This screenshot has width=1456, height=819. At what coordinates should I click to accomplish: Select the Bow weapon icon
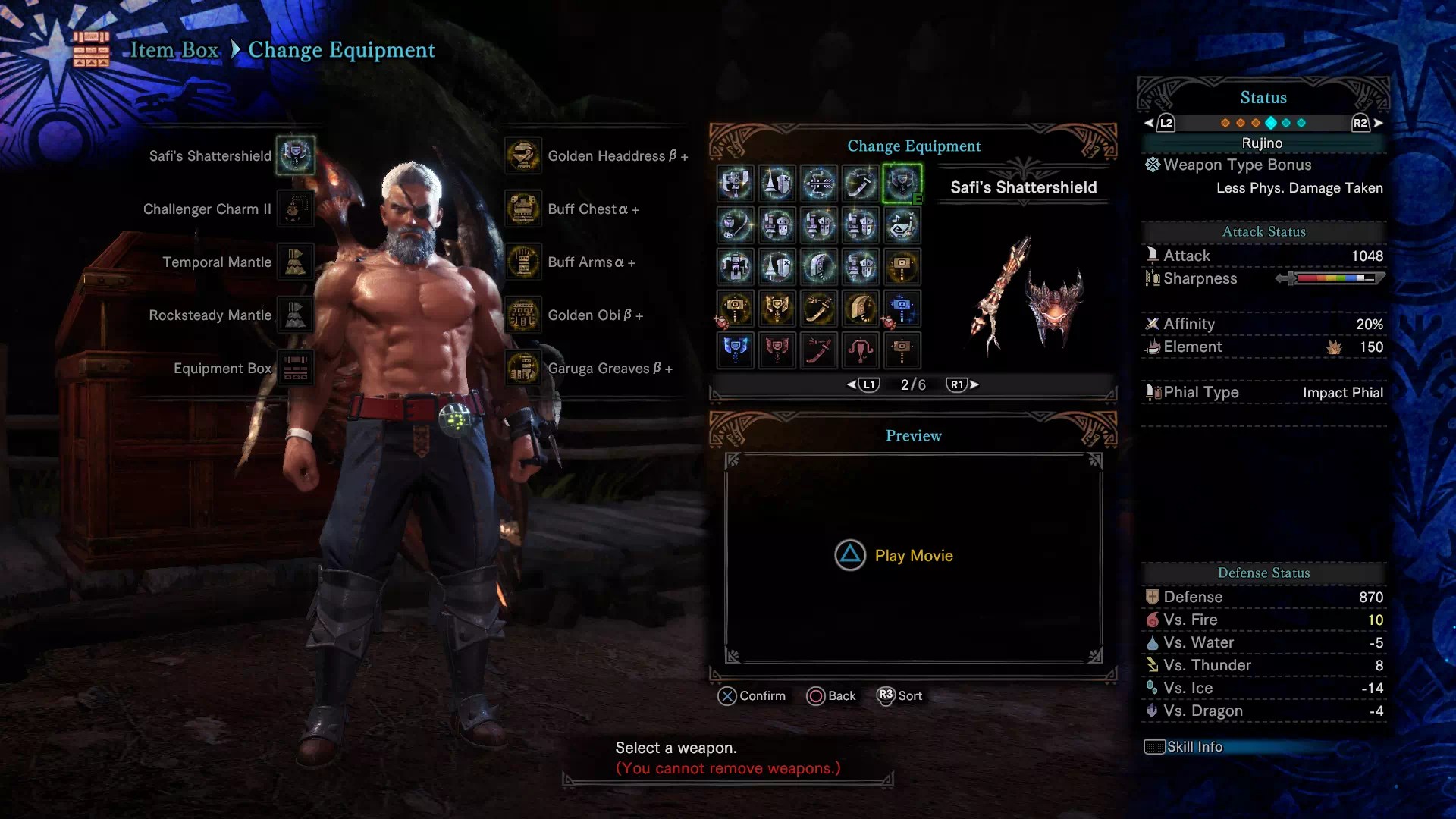pyautogui.click(x=819, y=184)
